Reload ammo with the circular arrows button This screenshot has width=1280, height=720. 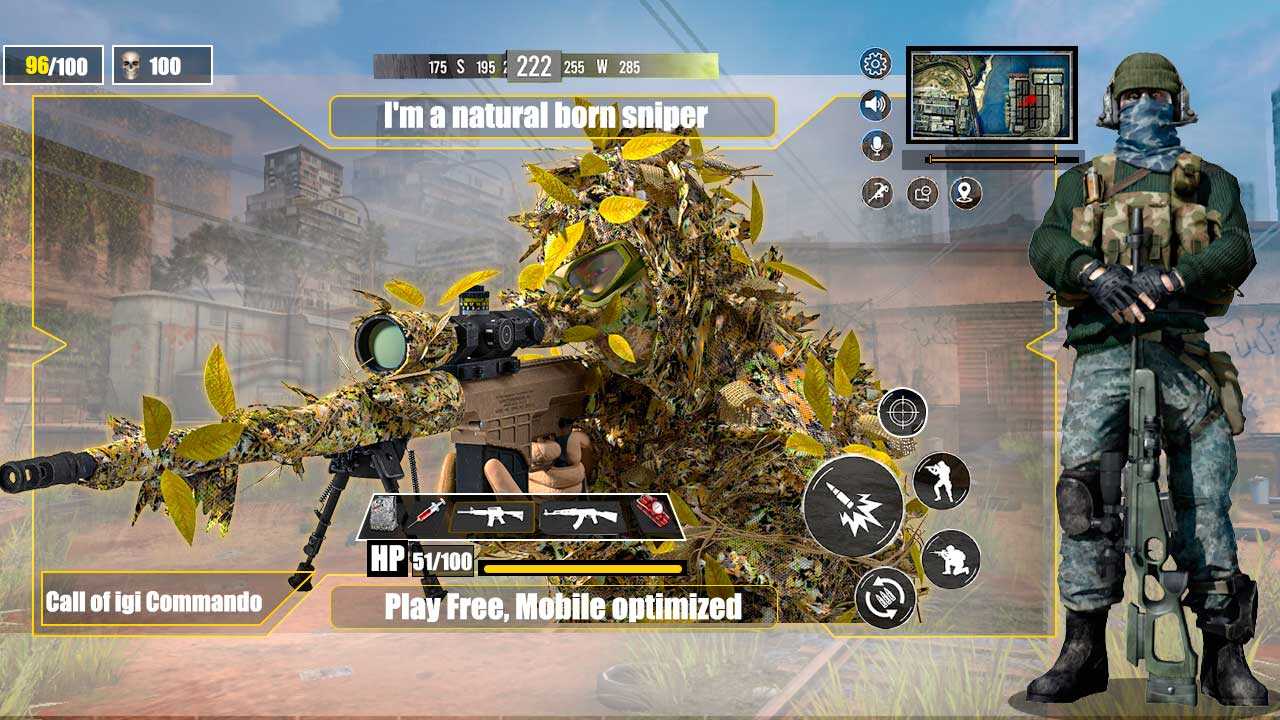[886, 597]
